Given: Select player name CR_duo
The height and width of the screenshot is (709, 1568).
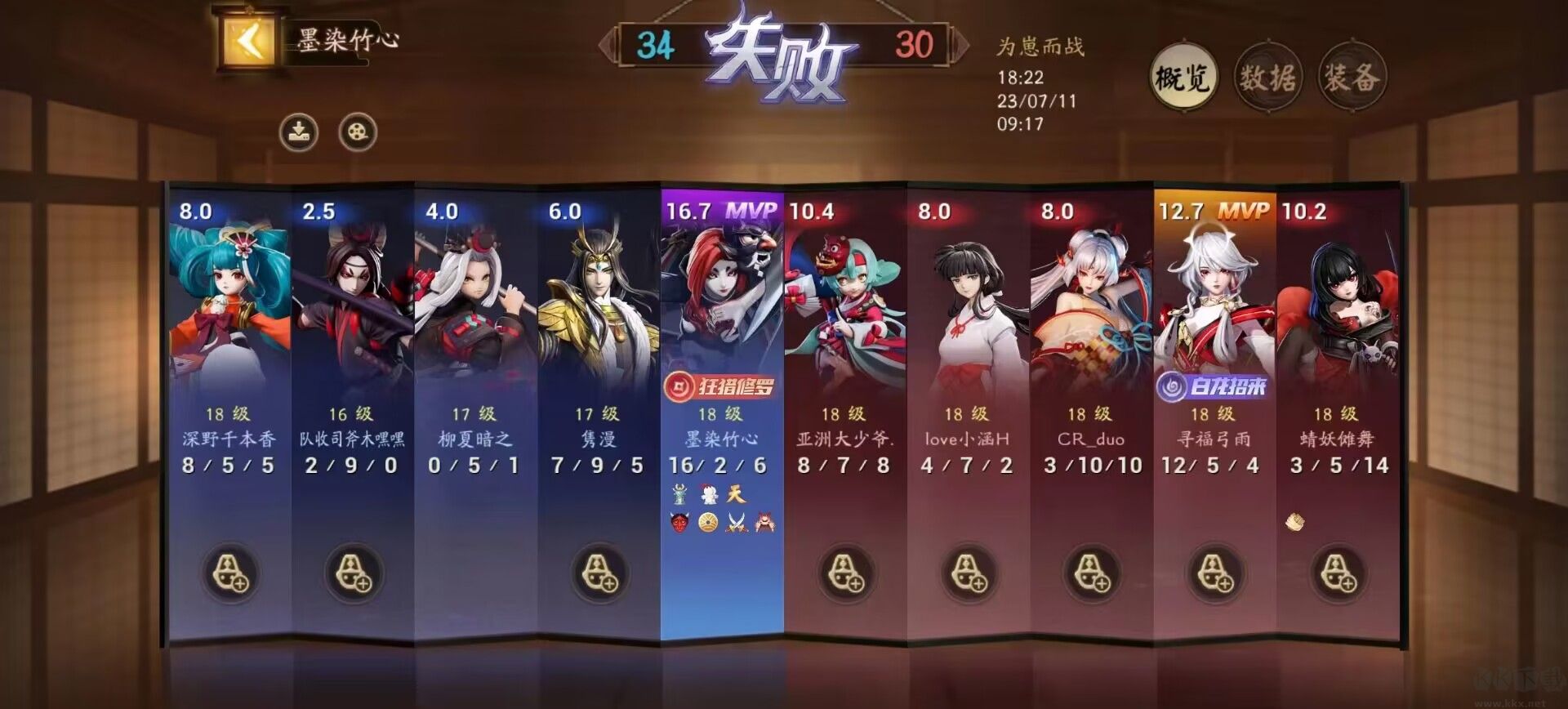Looking at the screenshot, I should coord(1091,439).
